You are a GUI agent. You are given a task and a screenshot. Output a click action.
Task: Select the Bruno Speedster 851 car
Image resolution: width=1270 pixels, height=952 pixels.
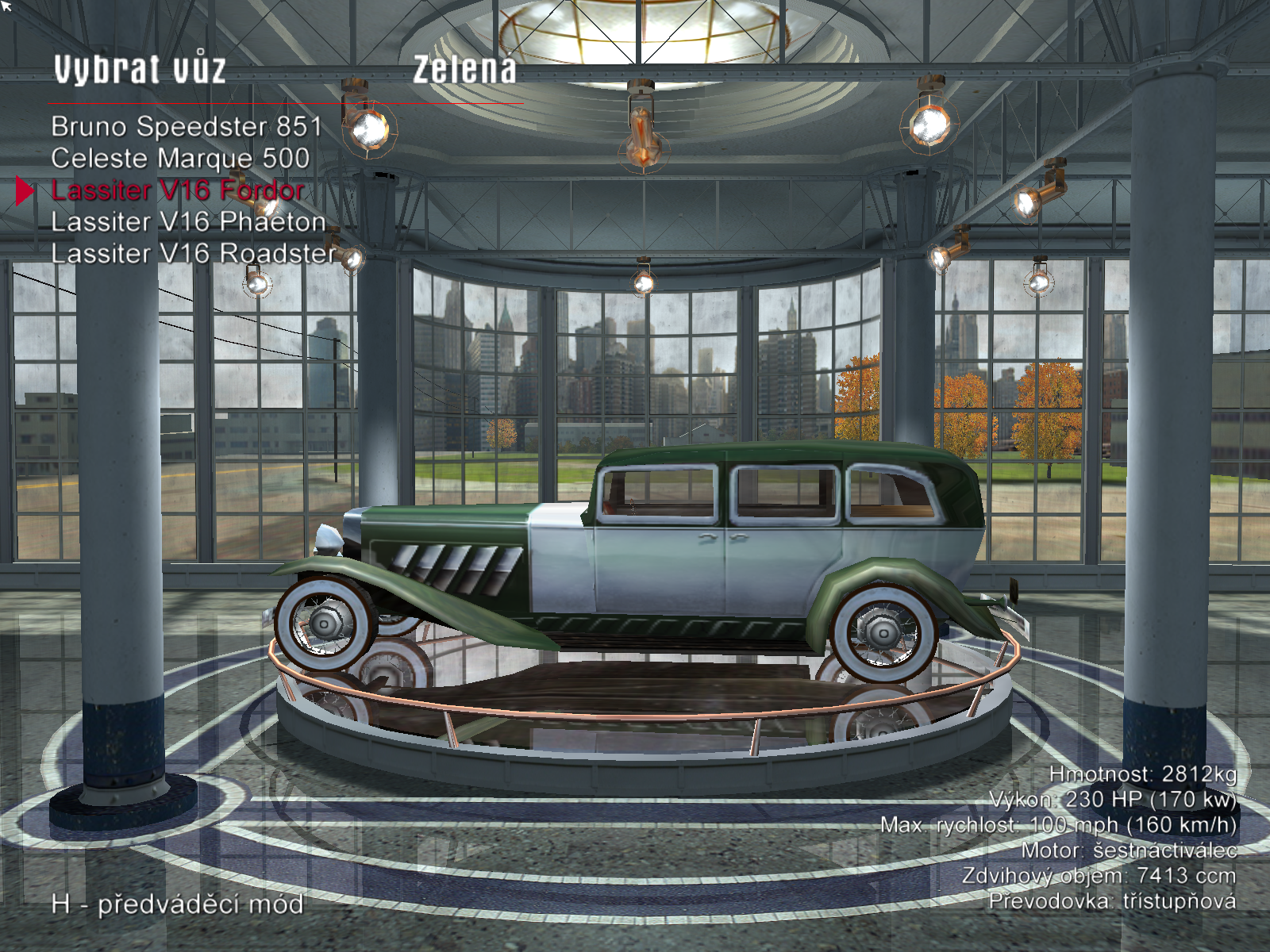(x=187, y=127)
